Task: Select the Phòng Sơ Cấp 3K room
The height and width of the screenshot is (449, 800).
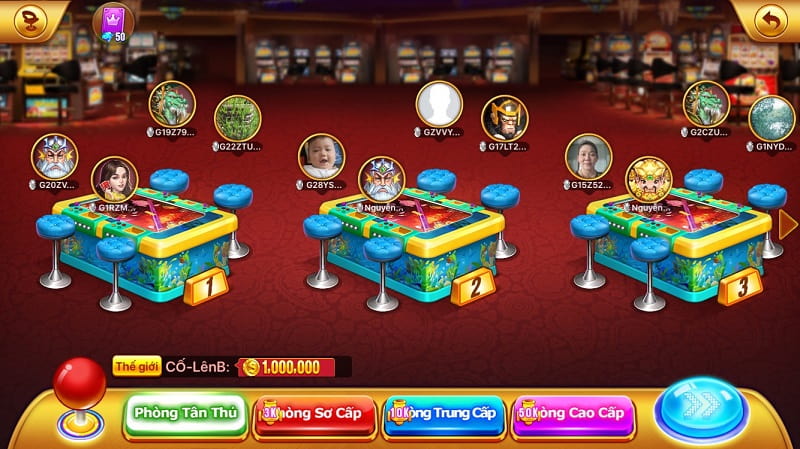Action: [315, 413]
